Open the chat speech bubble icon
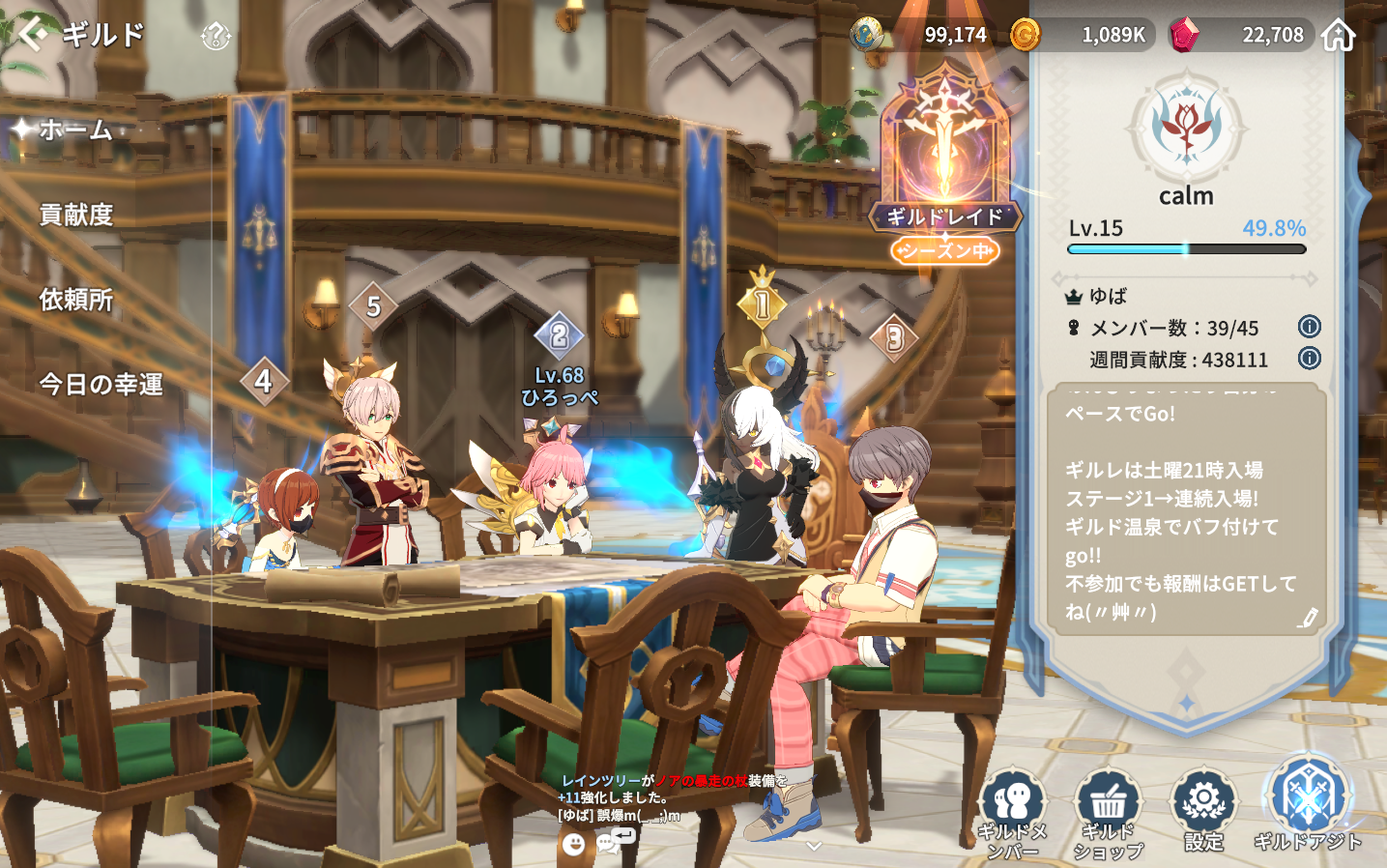 (609, 844)
